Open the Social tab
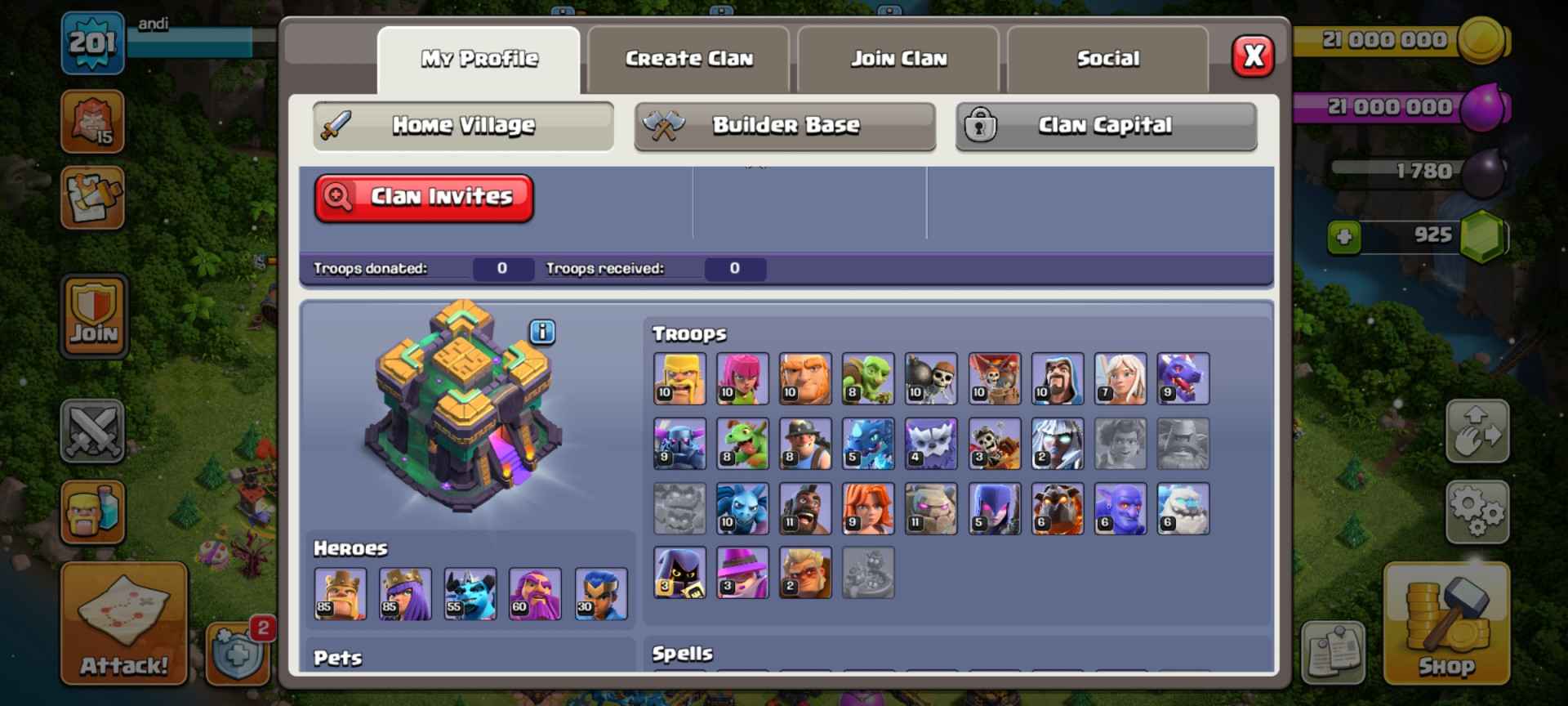 (1107, 58)
